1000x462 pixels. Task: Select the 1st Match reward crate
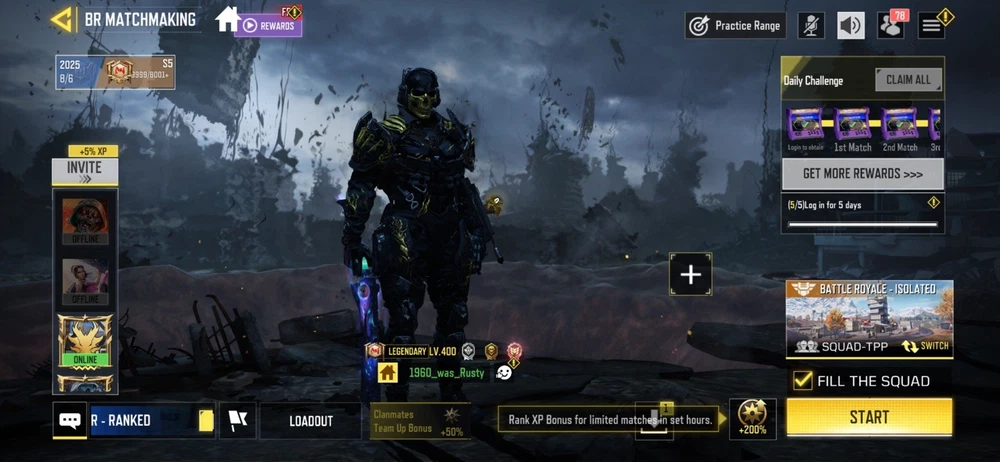coord(853,126)
